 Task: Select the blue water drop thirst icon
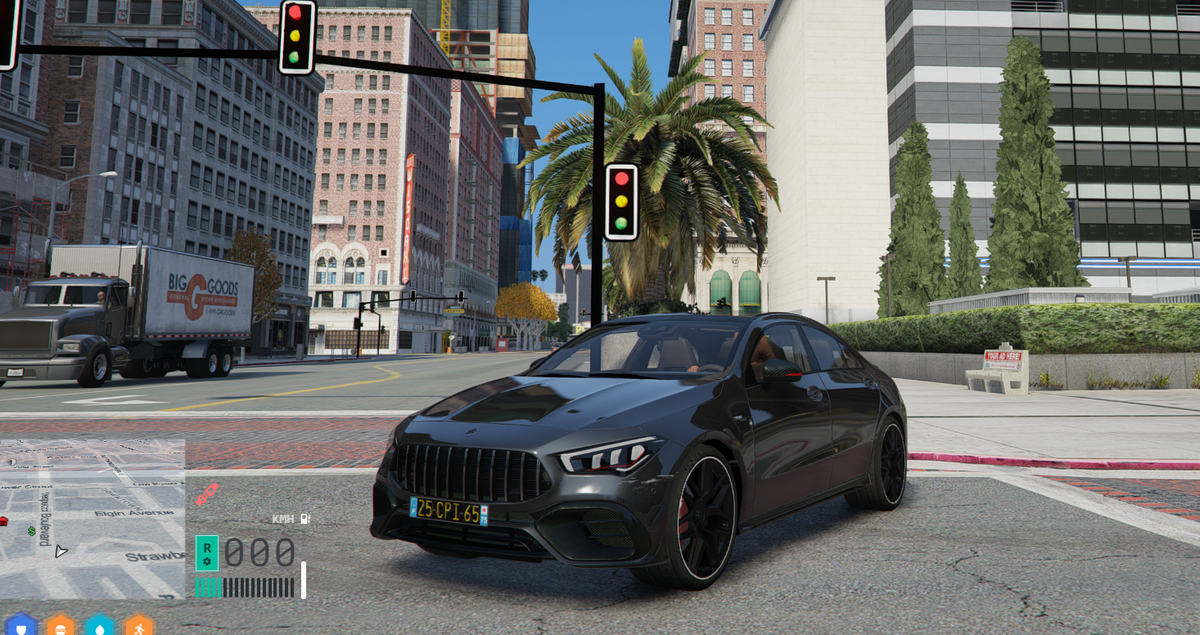[x=100, y=627]
